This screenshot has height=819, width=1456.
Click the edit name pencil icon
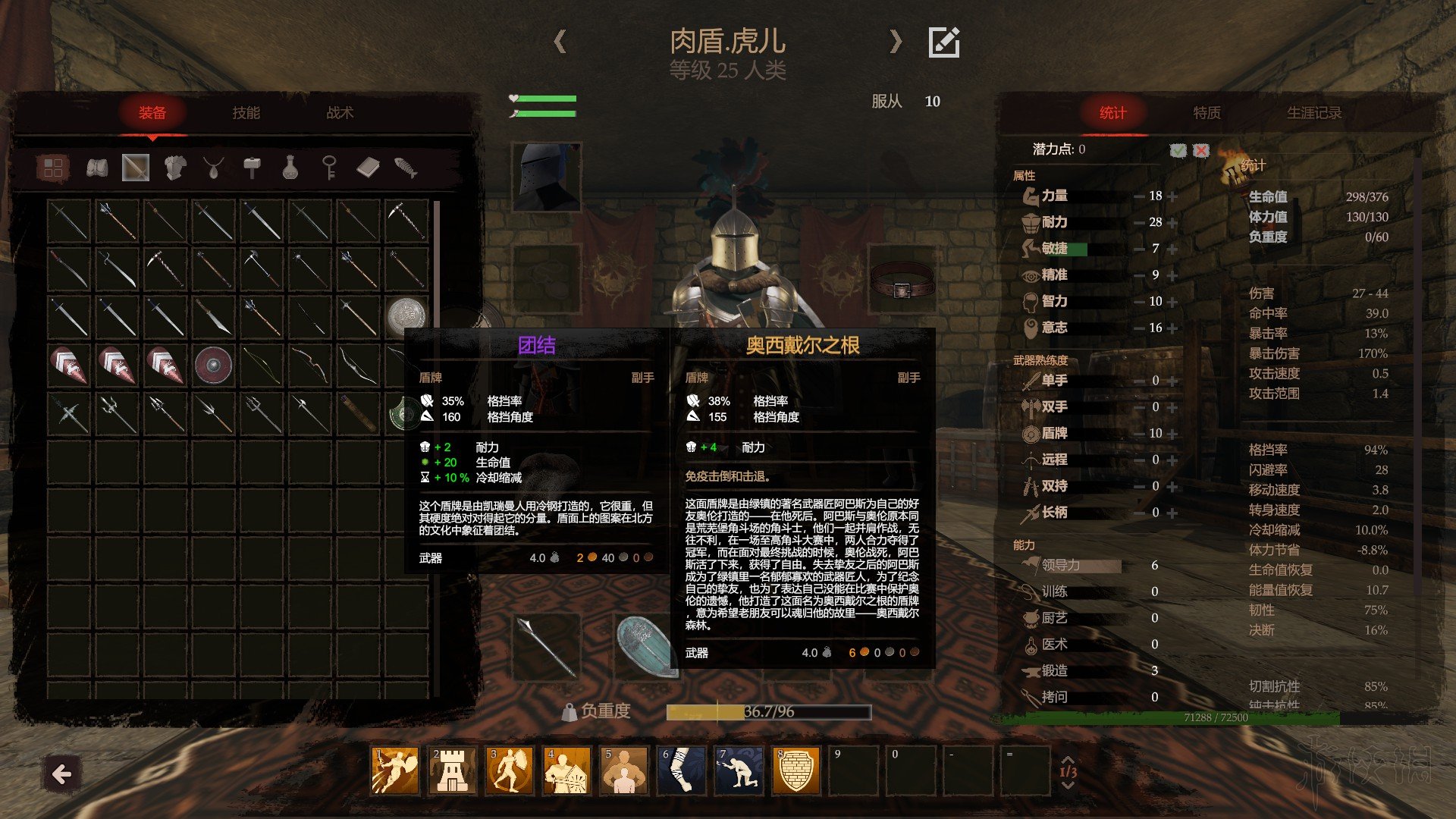tap(944, 42)
